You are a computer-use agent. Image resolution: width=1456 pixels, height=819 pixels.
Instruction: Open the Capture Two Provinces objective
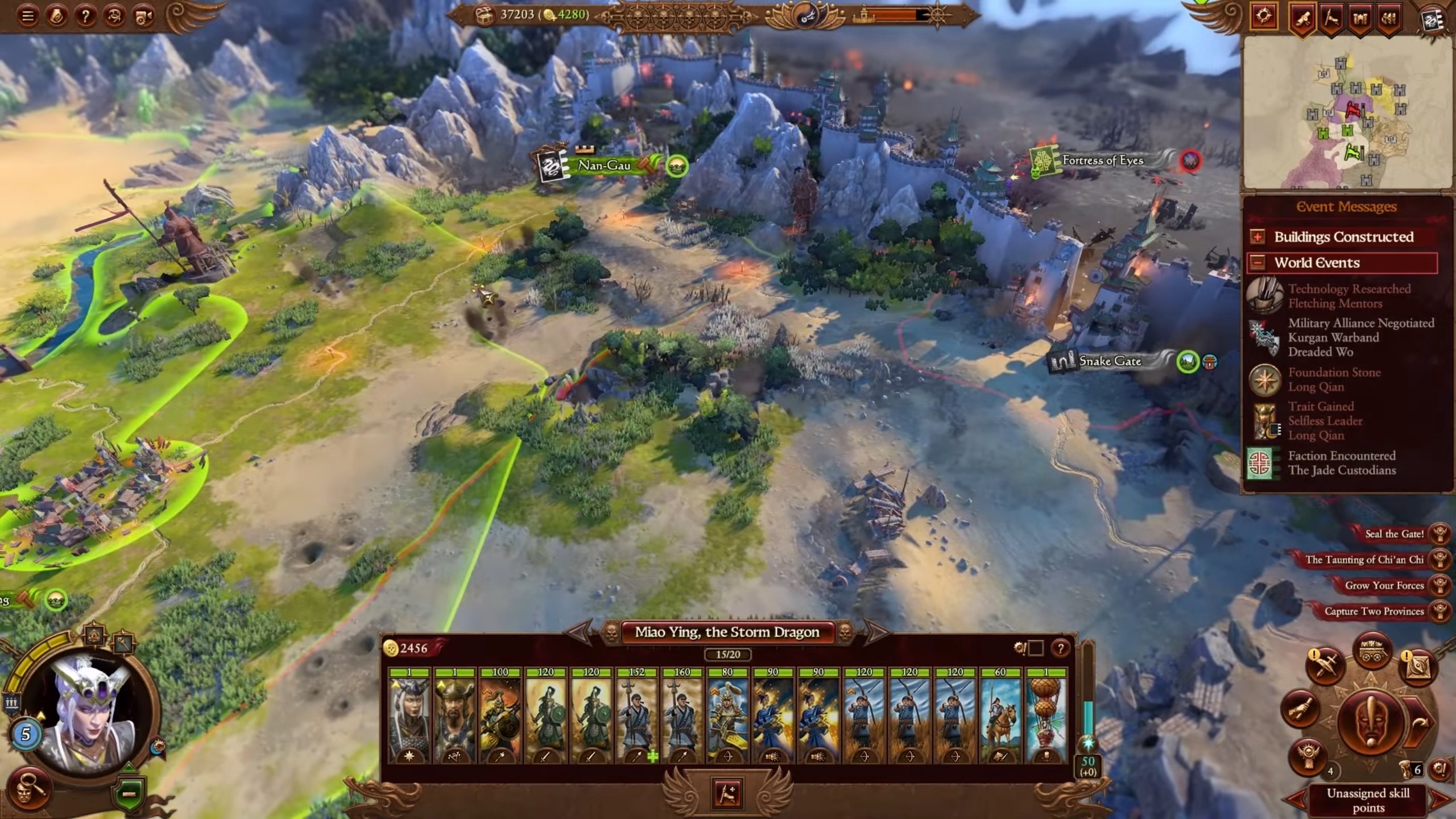[x=1374, y=611]
